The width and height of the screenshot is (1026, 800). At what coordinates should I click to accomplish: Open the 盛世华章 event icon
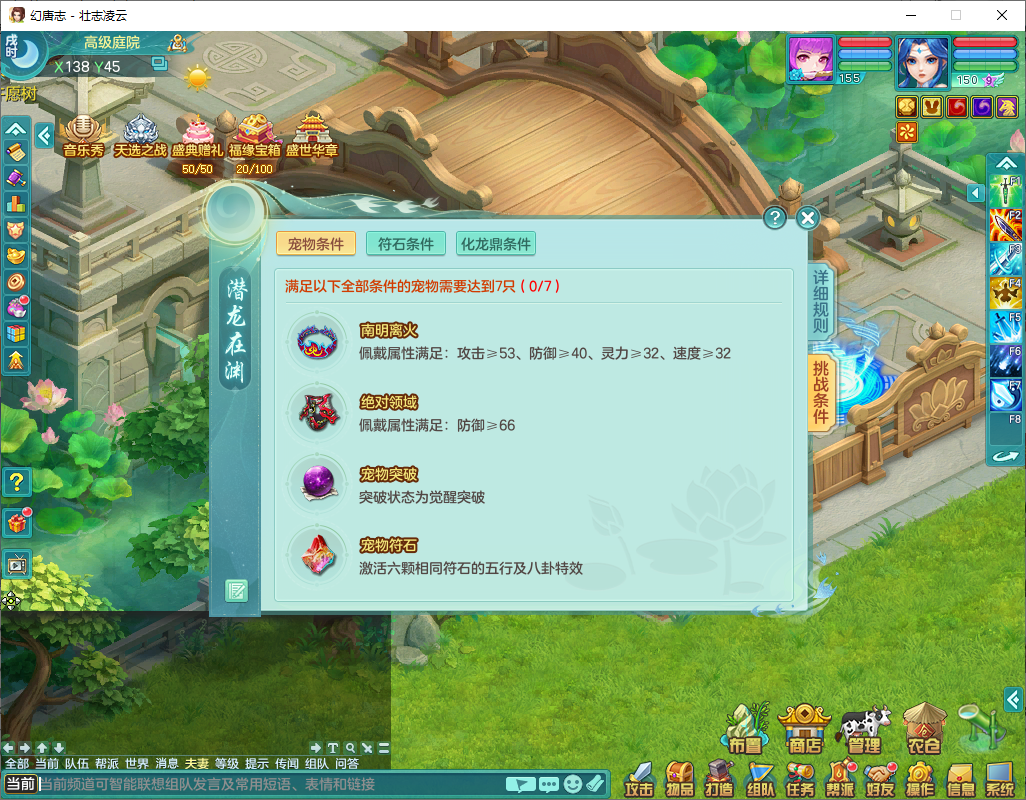311,136
